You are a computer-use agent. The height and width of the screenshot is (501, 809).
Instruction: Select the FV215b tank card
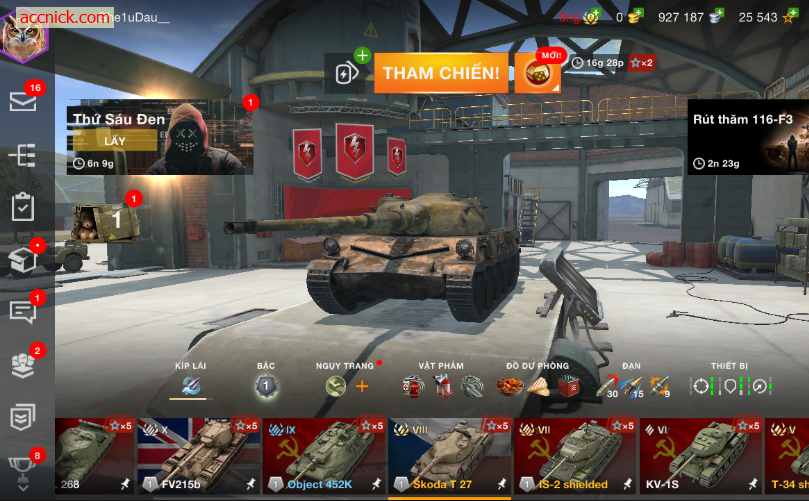point(198,457)
